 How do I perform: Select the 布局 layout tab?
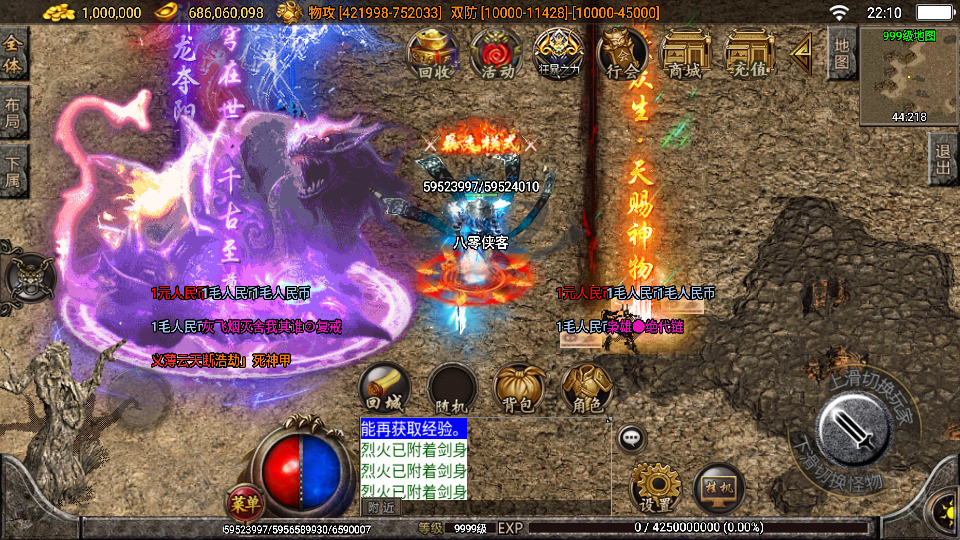click(x=13, y=112)
